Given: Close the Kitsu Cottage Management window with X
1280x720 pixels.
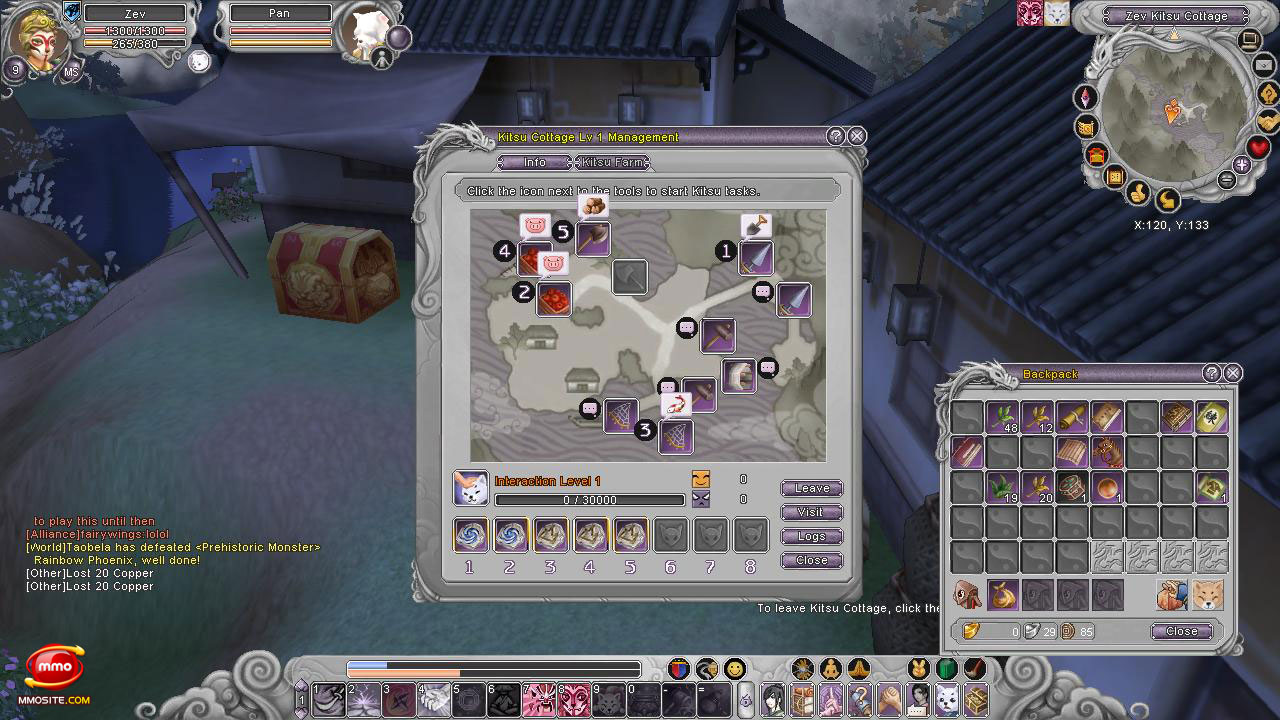Looking at the screenshot, I should pyautogui.click(x=857, y=137).
